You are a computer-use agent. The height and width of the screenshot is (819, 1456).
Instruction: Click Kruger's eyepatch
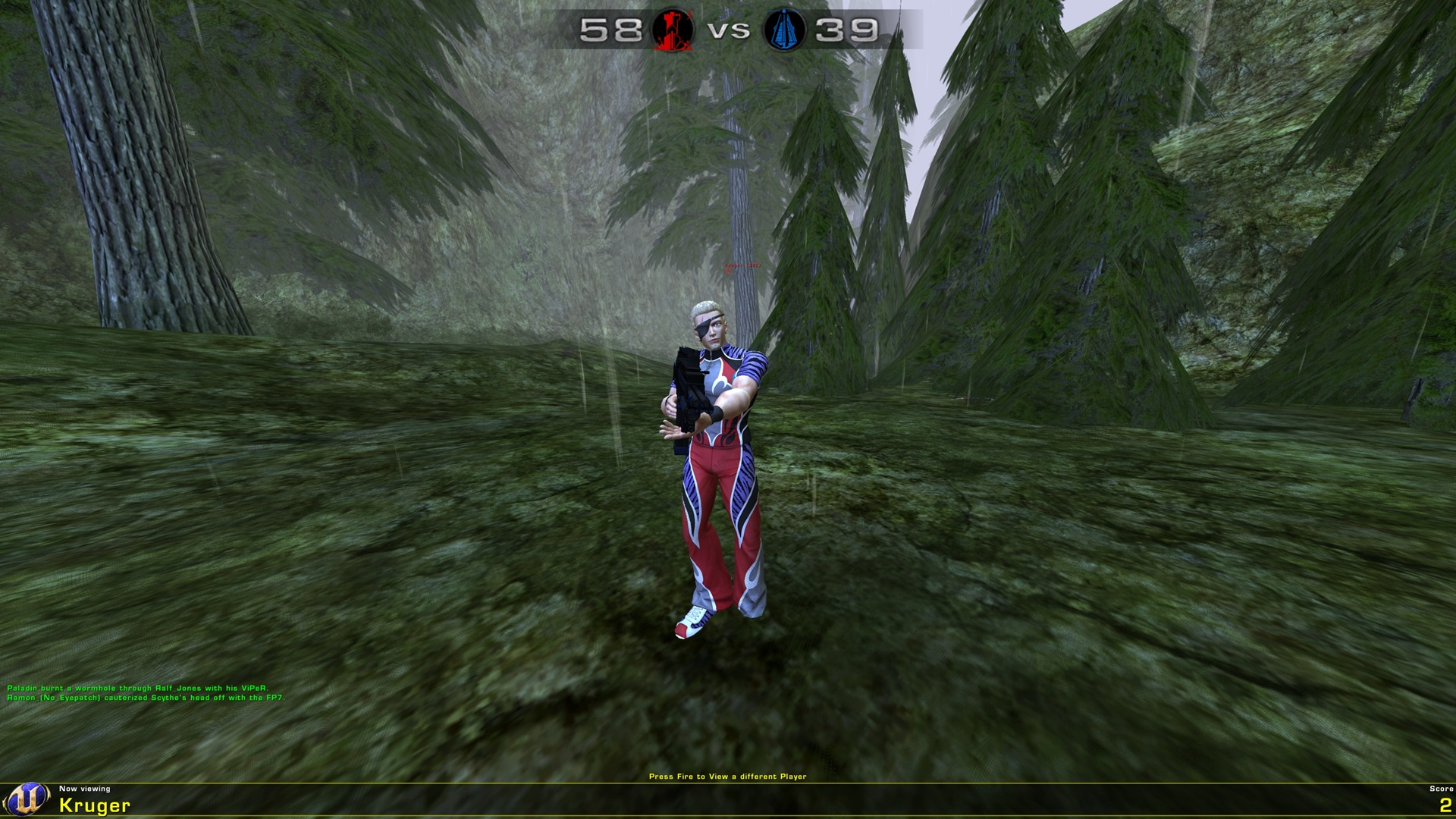(705, 328)
